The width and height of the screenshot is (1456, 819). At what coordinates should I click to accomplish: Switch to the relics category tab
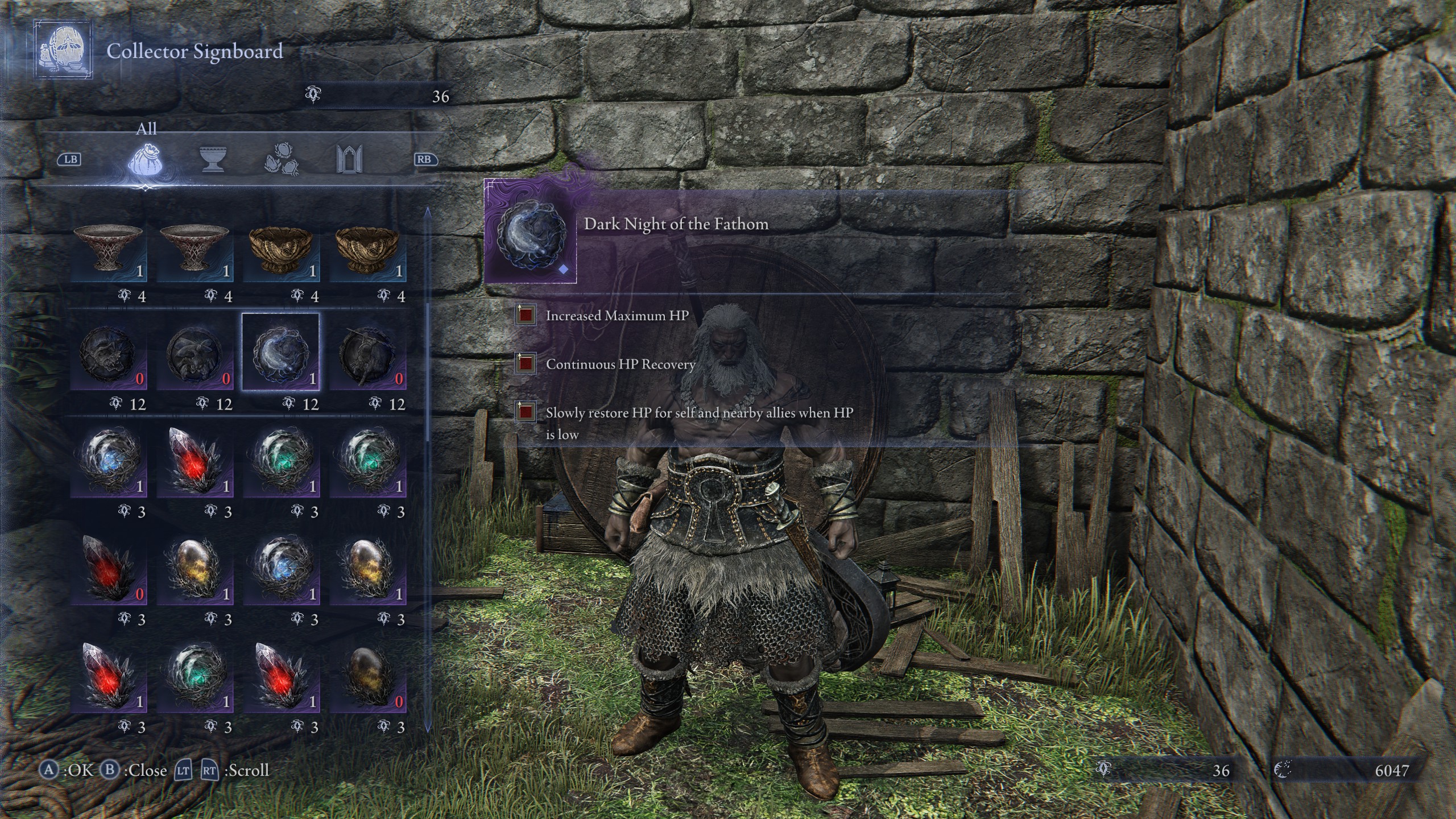[283, 161]
